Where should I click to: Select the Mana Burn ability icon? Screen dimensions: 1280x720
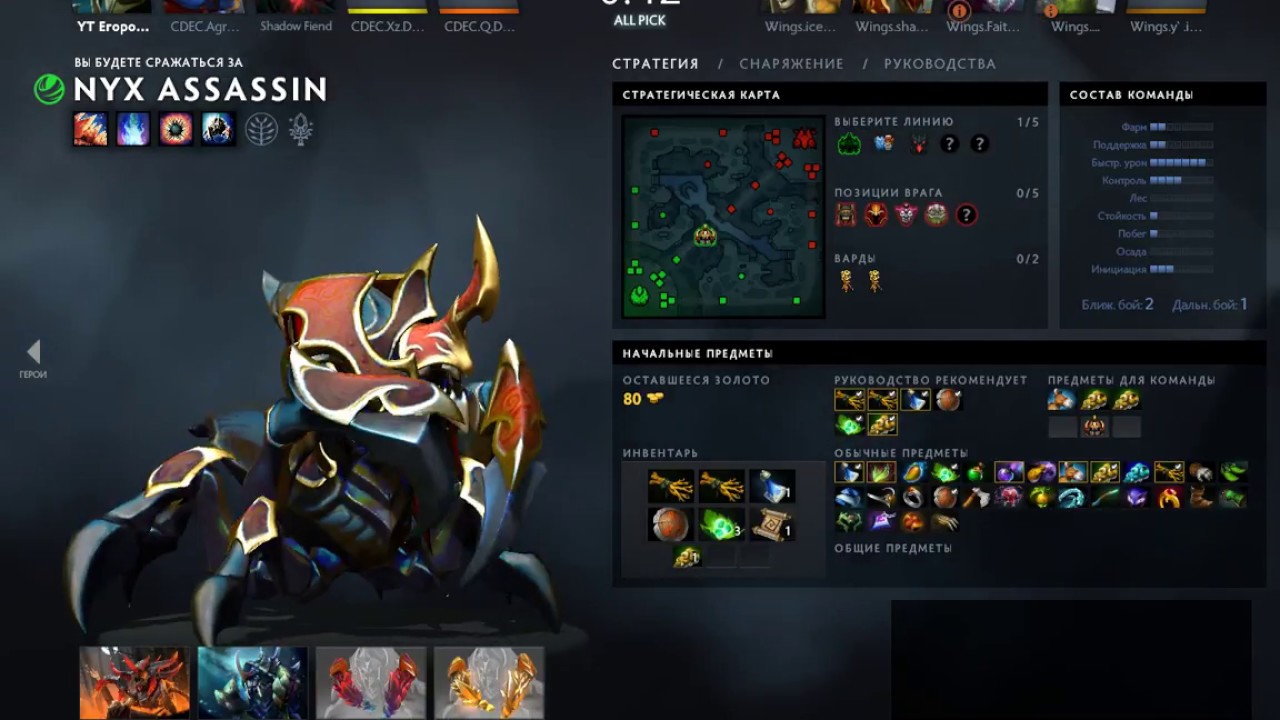pos(133,129)
